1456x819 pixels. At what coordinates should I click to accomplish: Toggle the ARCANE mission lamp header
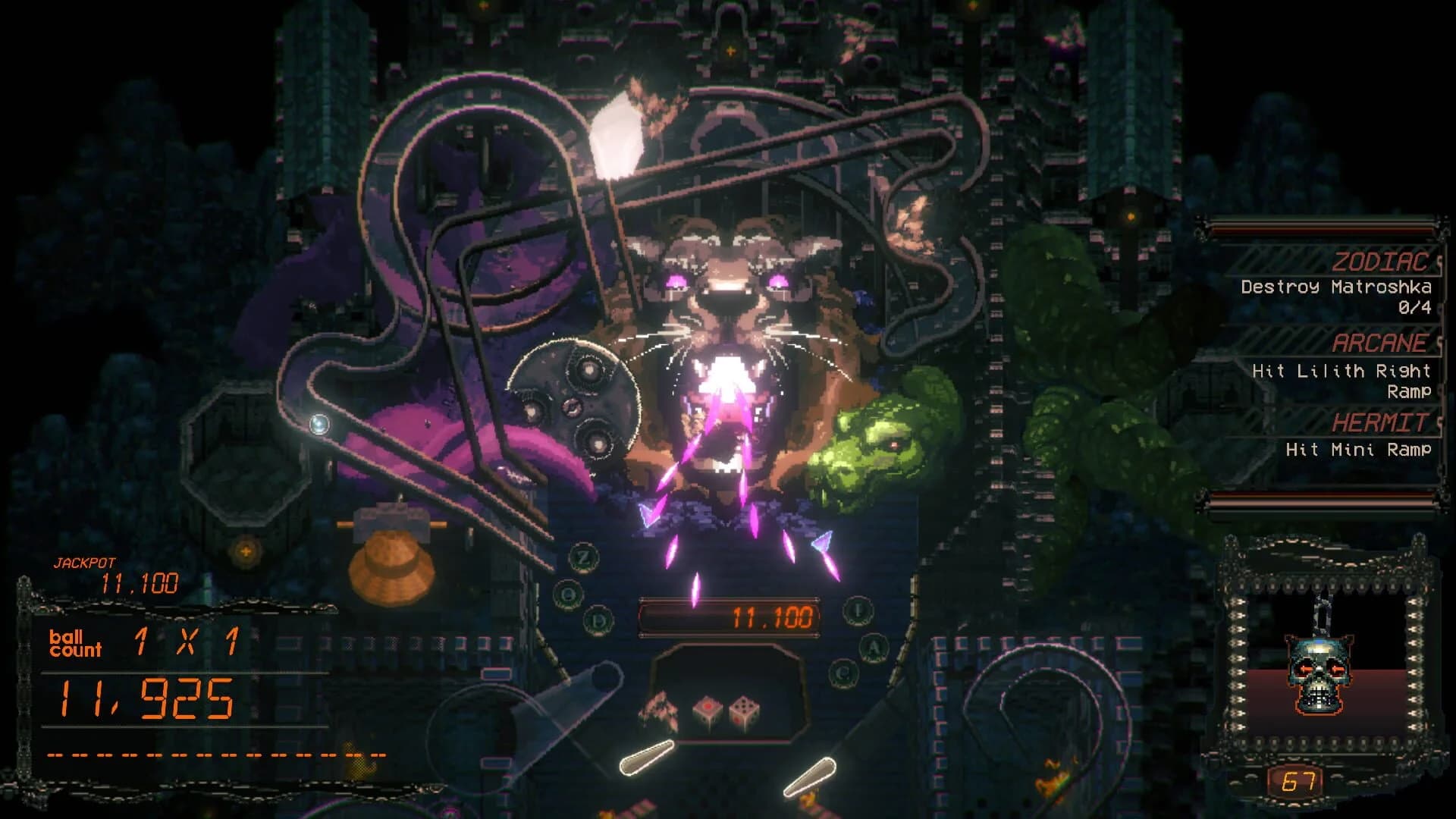pyautogui.click(x=1380, y=343)
